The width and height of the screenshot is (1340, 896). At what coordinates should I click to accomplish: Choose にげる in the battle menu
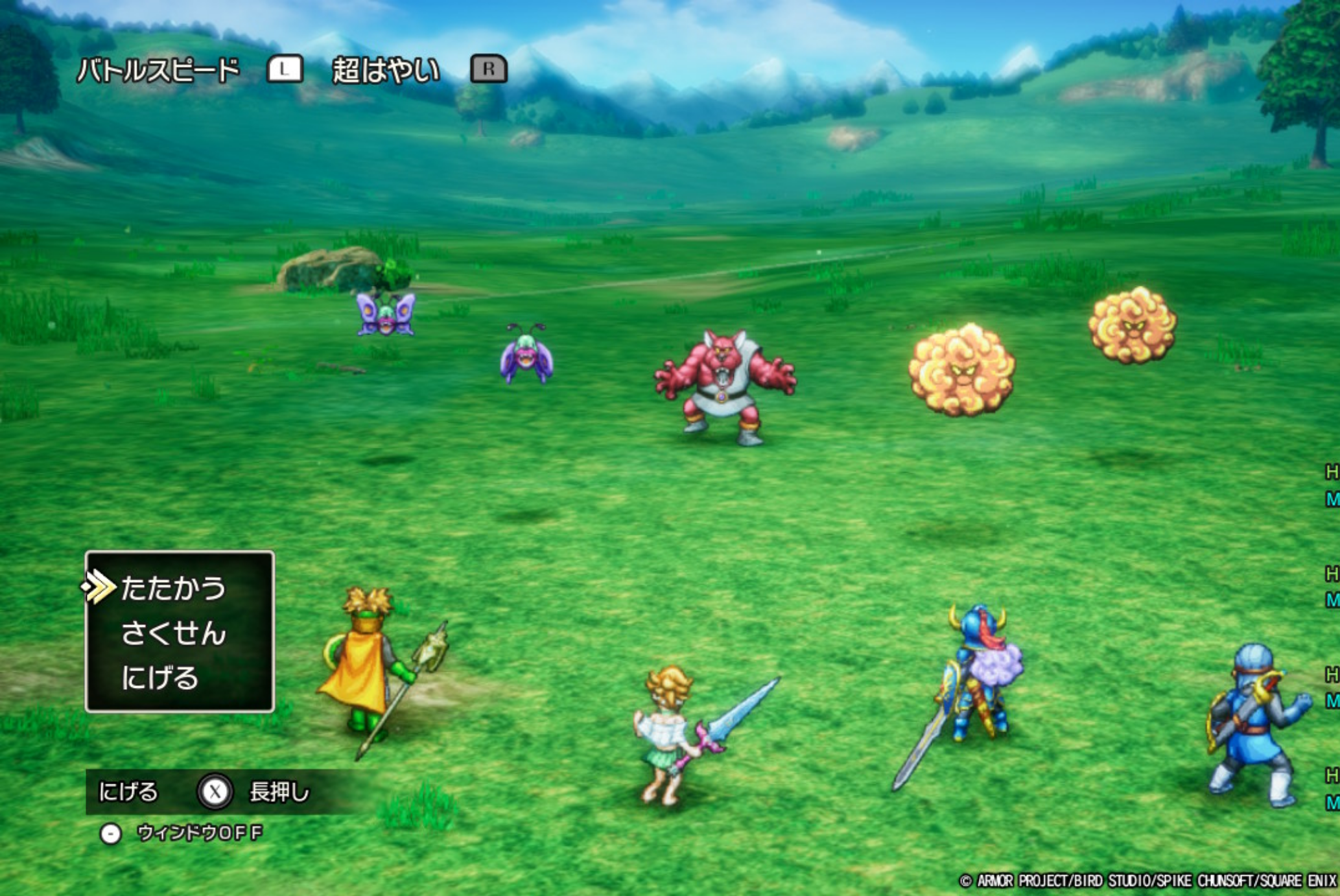(159, 678)
